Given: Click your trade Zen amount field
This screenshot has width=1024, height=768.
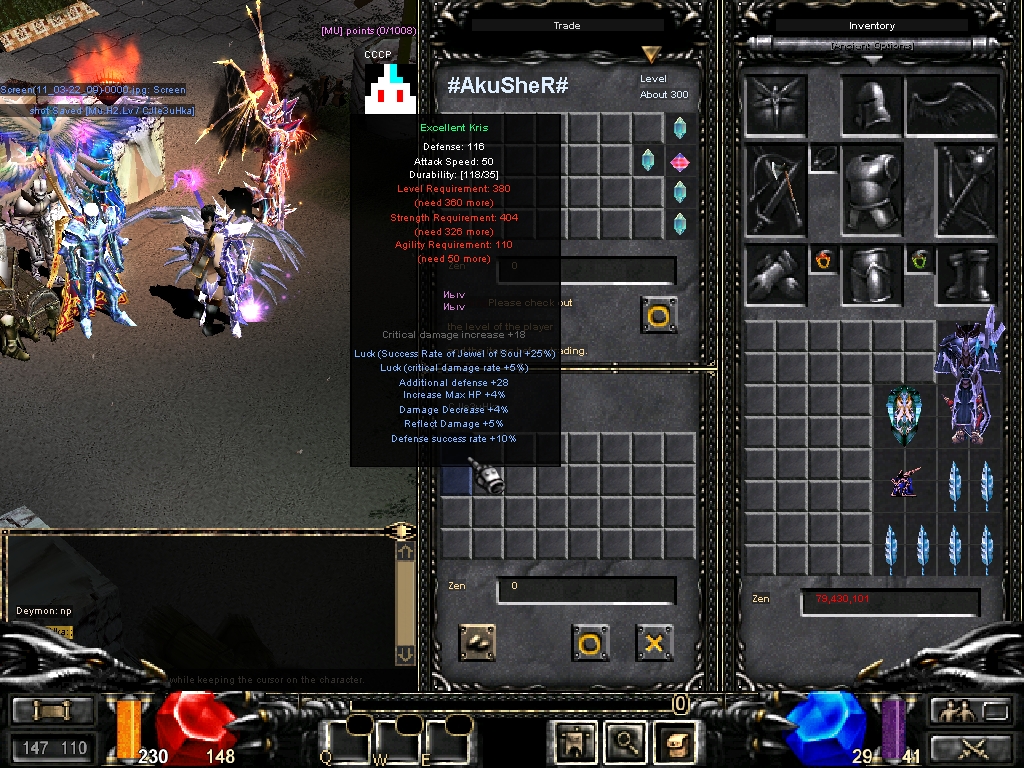Looking at the screenshot, I should tap(586, 590).
